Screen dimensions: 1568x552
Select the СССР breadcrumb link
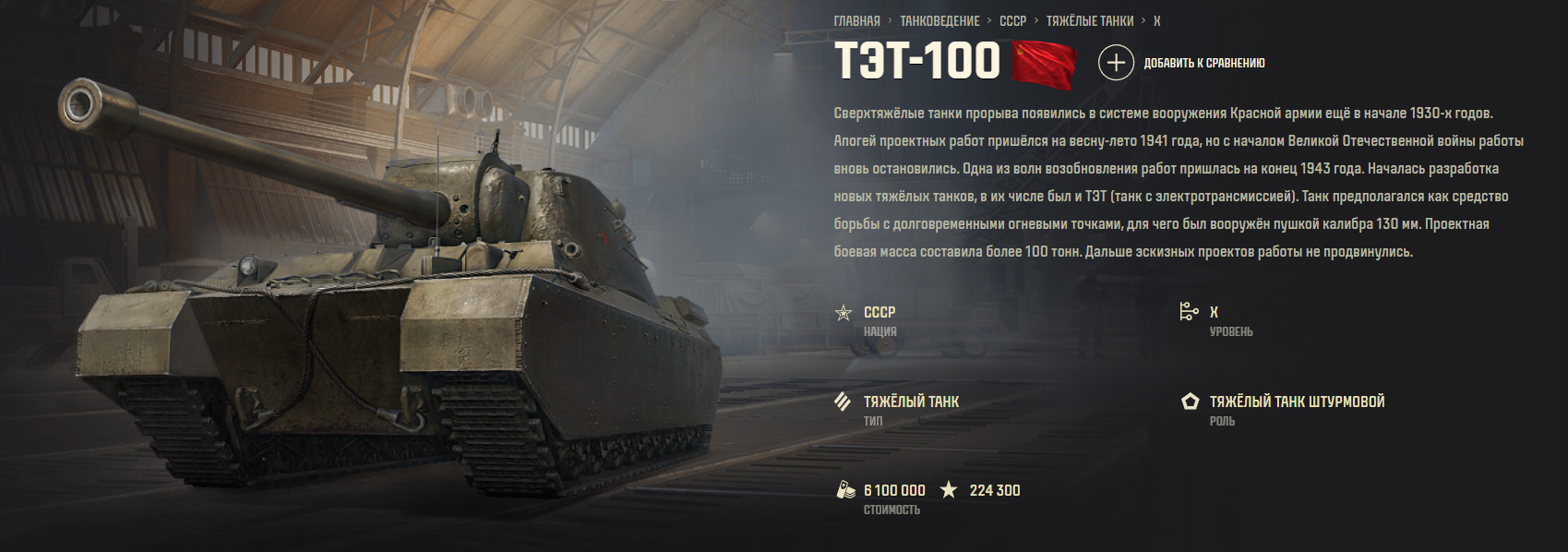pos(1012,21)
